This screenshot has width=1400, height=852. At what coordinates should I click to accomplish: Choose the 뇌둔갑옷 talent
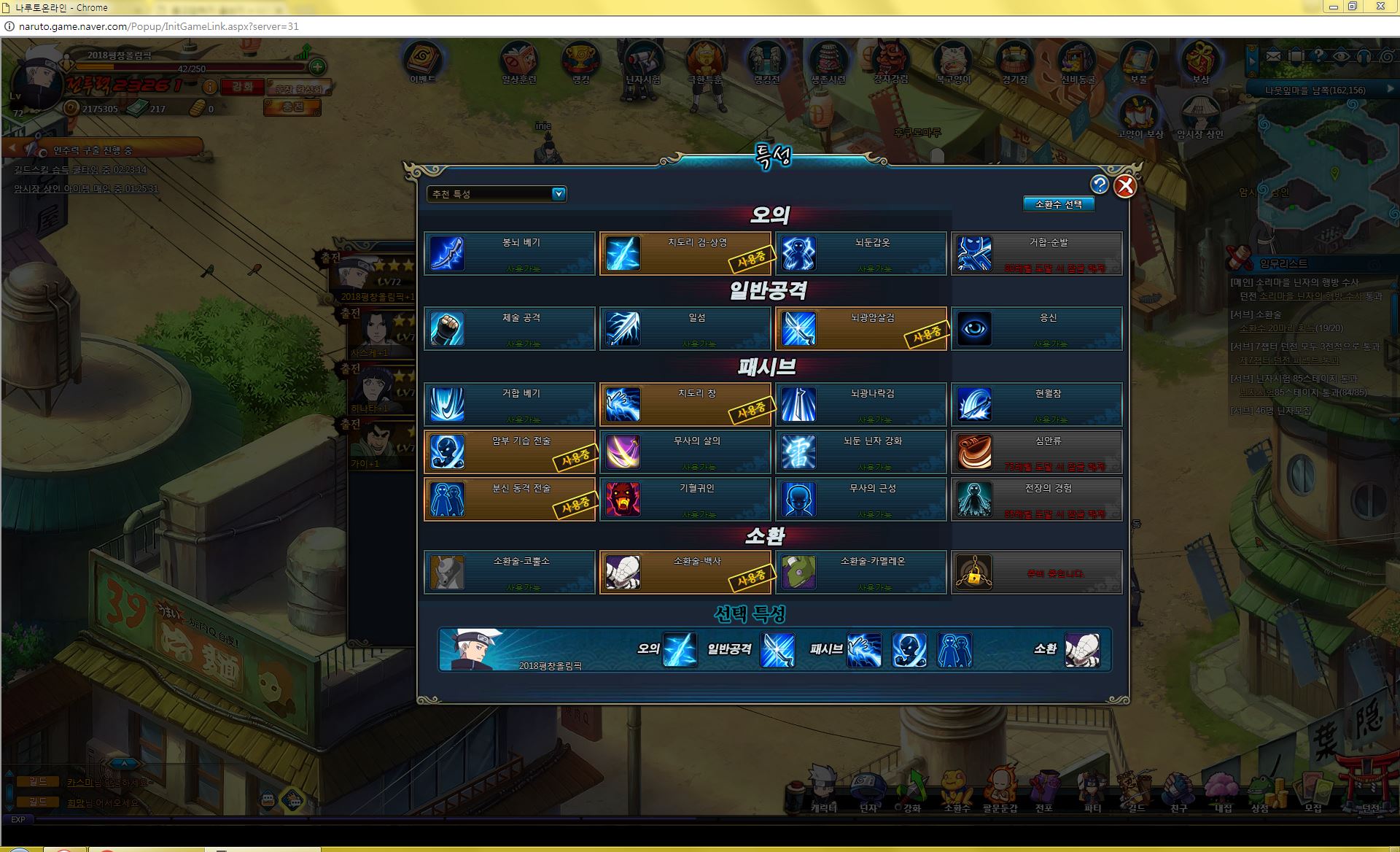click(x=860, y=253)
